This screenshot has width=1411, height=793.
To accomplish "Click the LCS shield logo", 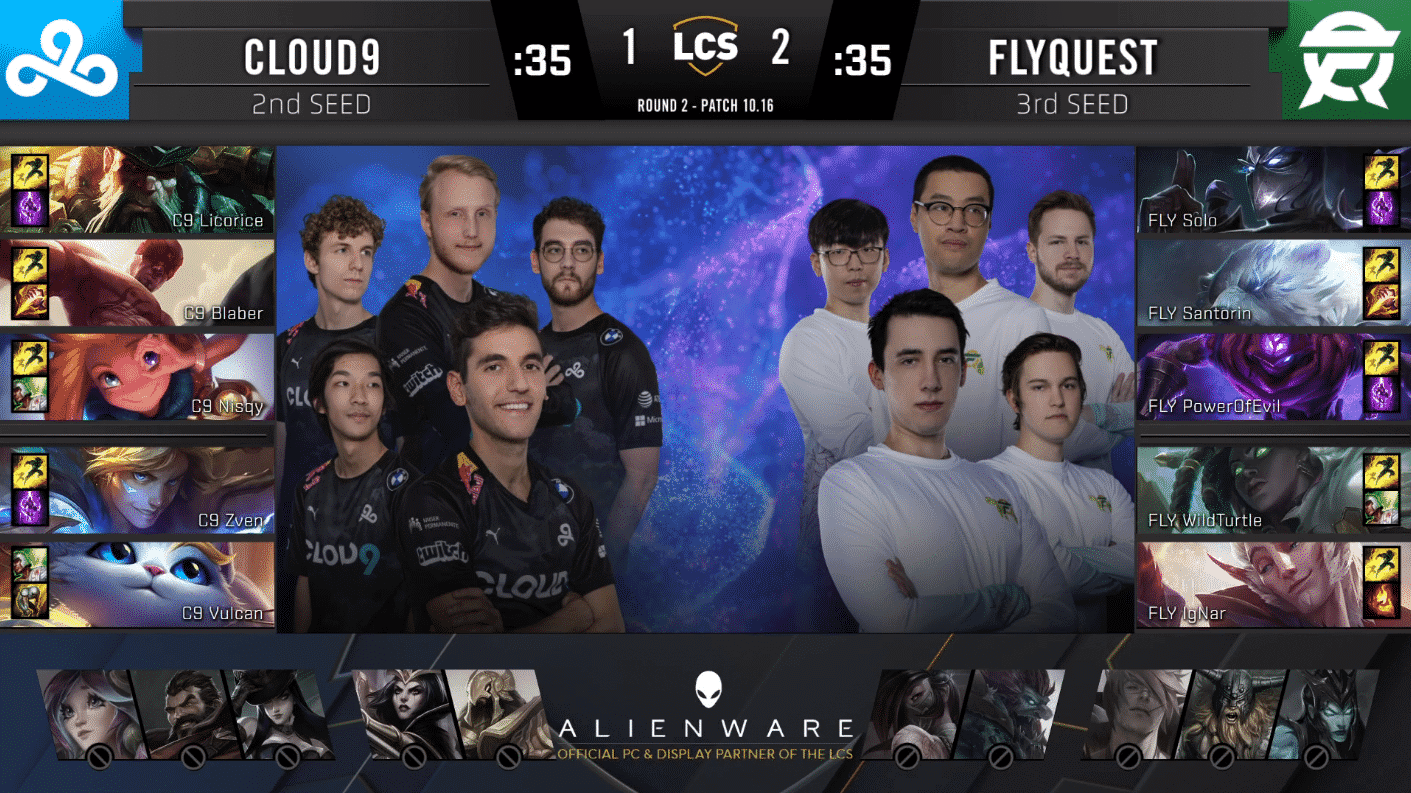I will click(x=705, y=45).
